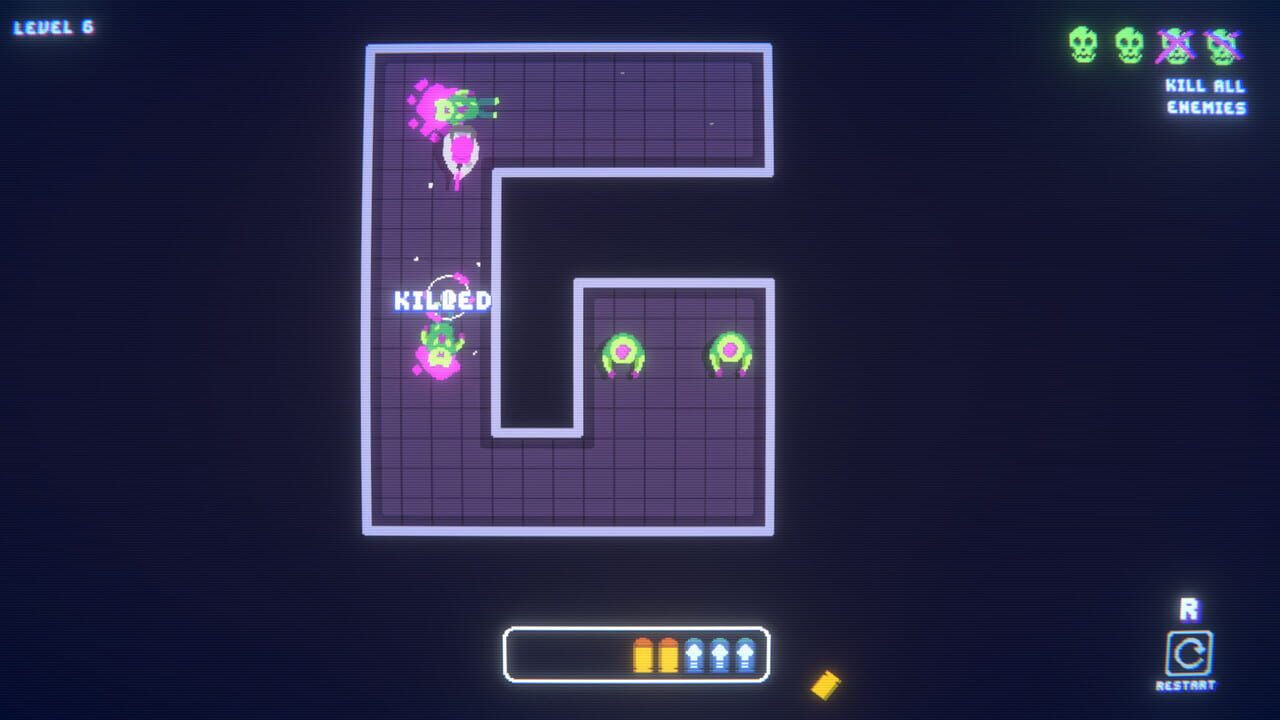Click the R restart key label

click(x=1190, y=608)
